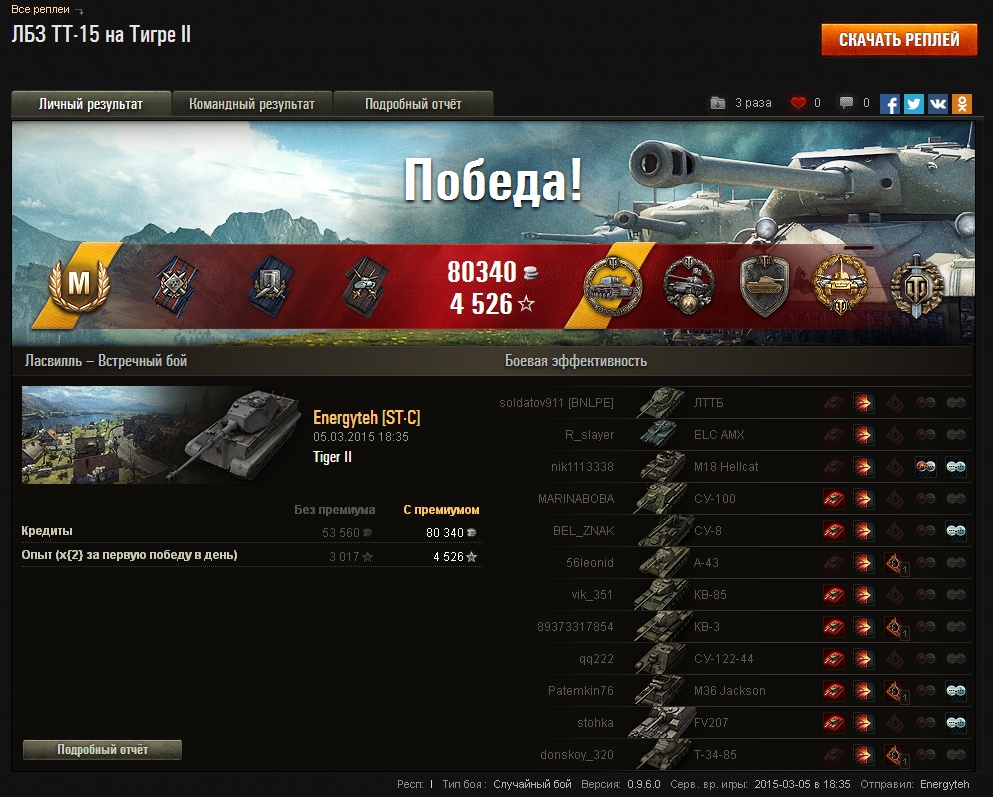Share the replay on Odnoklassniki

click(x=962, y=103)
